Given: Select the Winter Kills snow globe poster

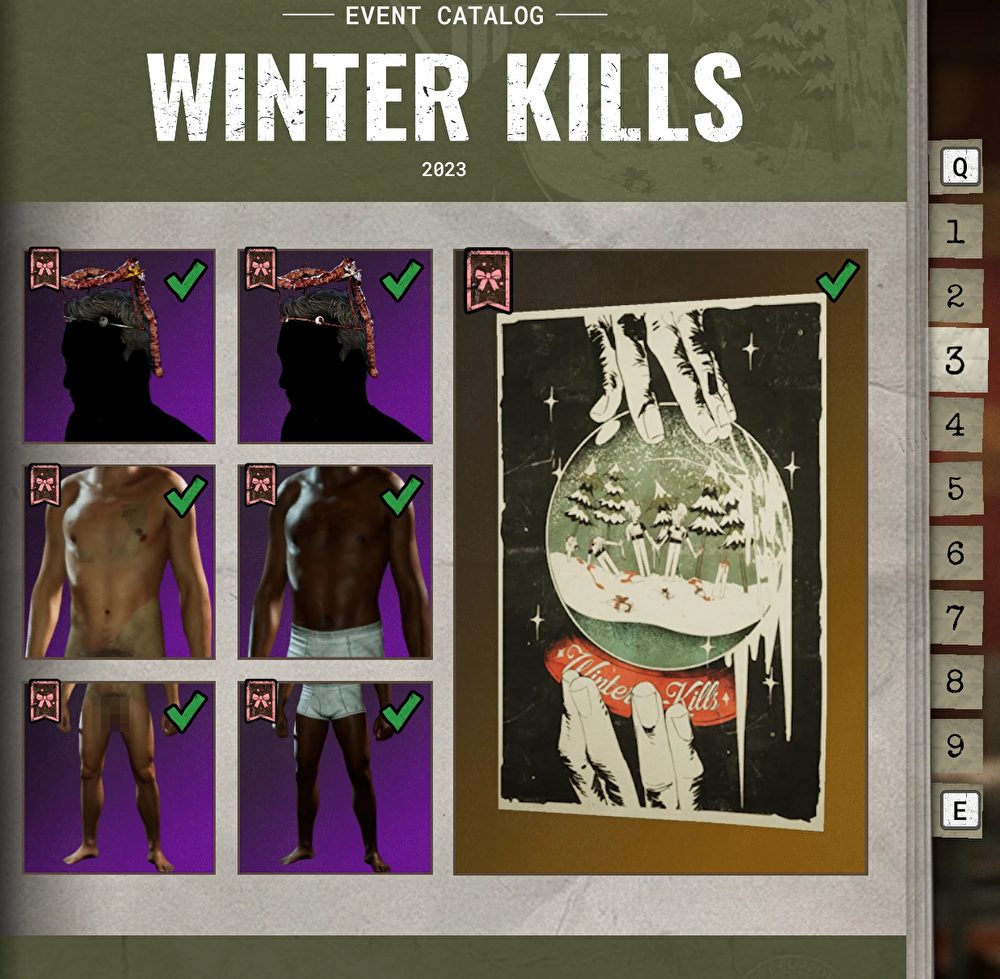Looking at the screenshot, I should point(660,561).
